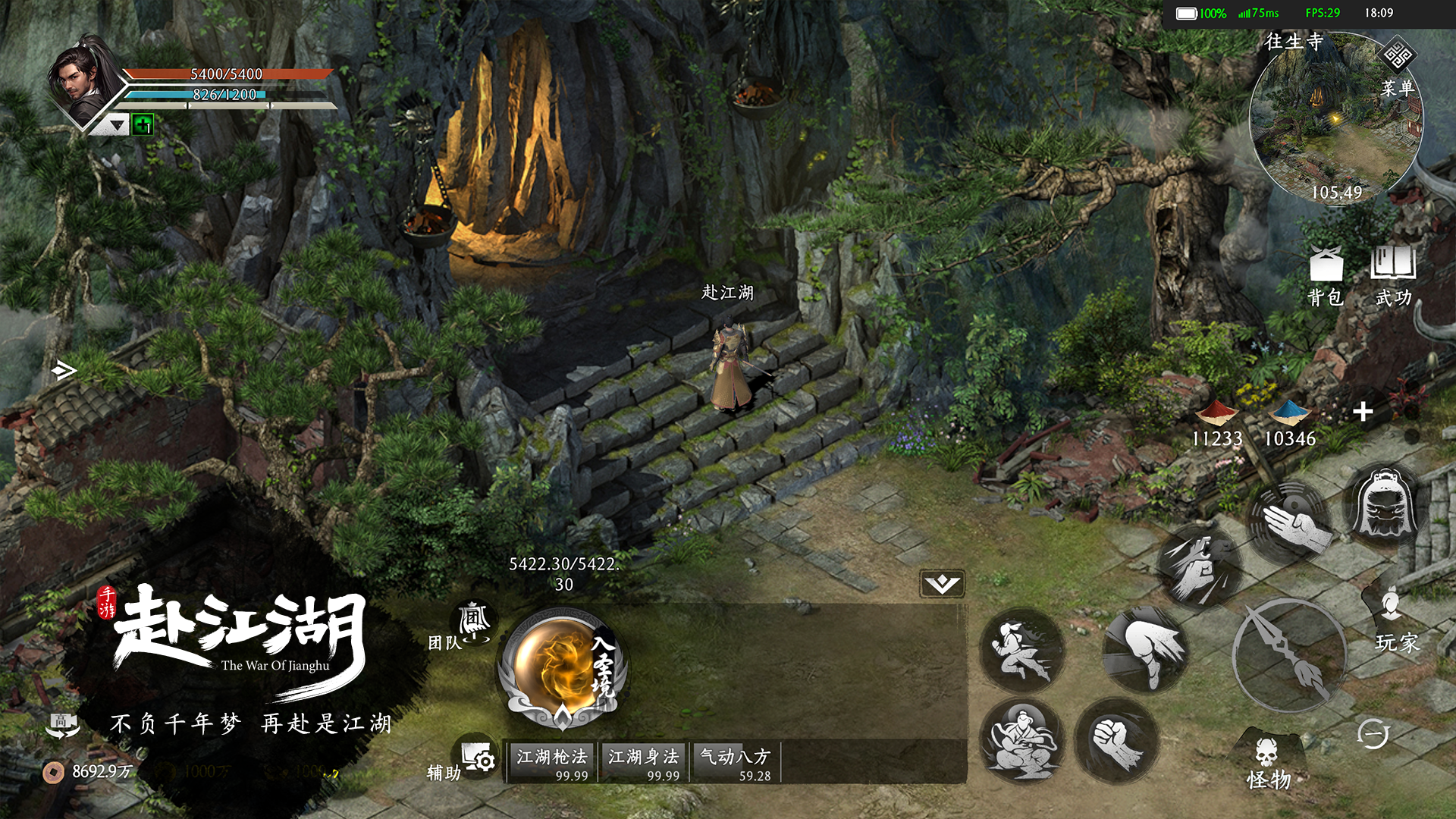Use the red health potion
Image resolution: width=1456 pixels, height=819 pixels.
point(1216,422)
